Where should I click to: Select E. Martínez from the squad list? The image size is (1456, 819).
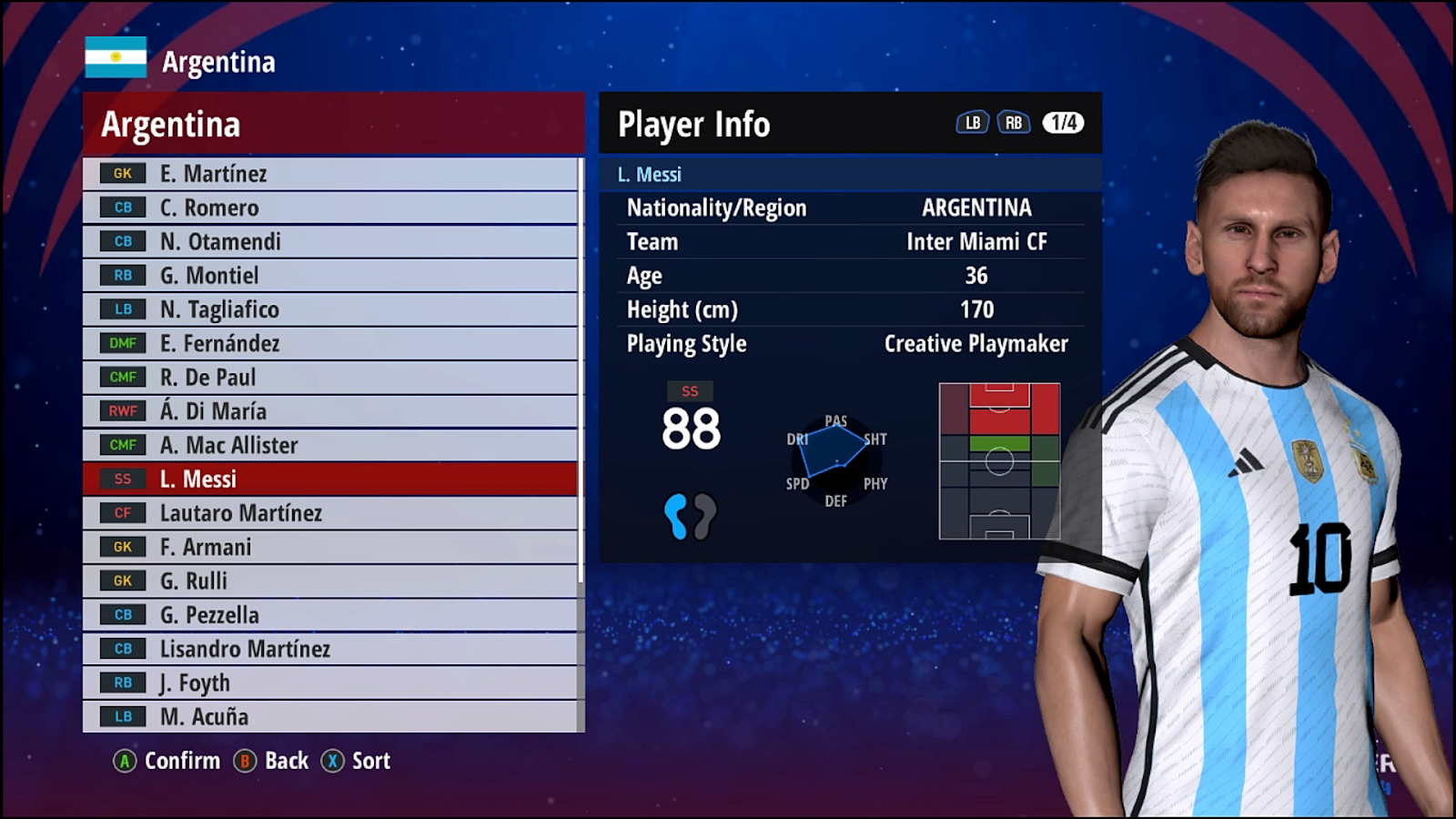[329, 174]
